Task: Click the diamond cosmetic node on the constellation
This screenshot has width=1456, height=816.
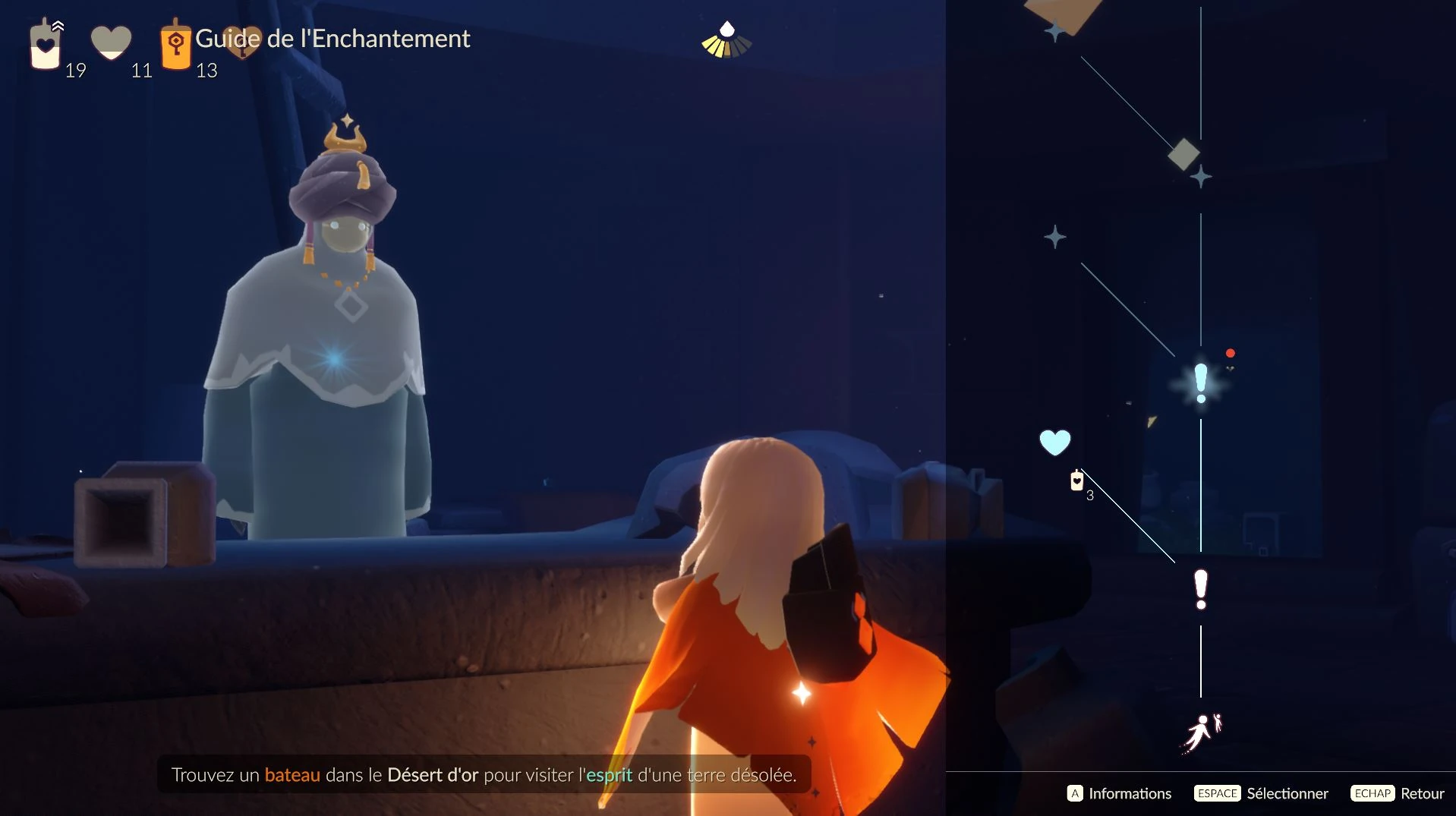Action: [x=1184, y=153]
